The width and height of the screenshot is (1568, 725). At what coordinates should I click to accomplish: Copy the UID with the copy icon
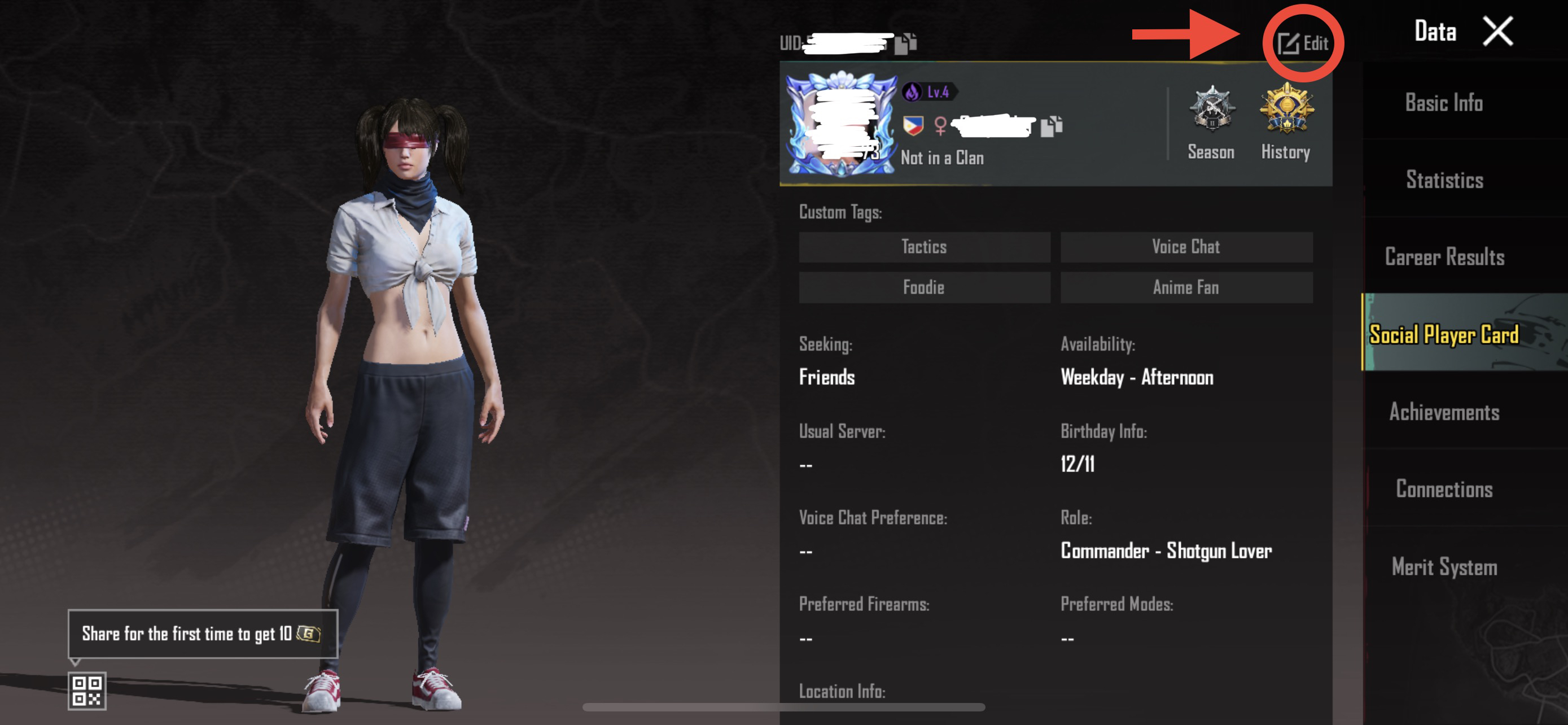pos(905,43)
